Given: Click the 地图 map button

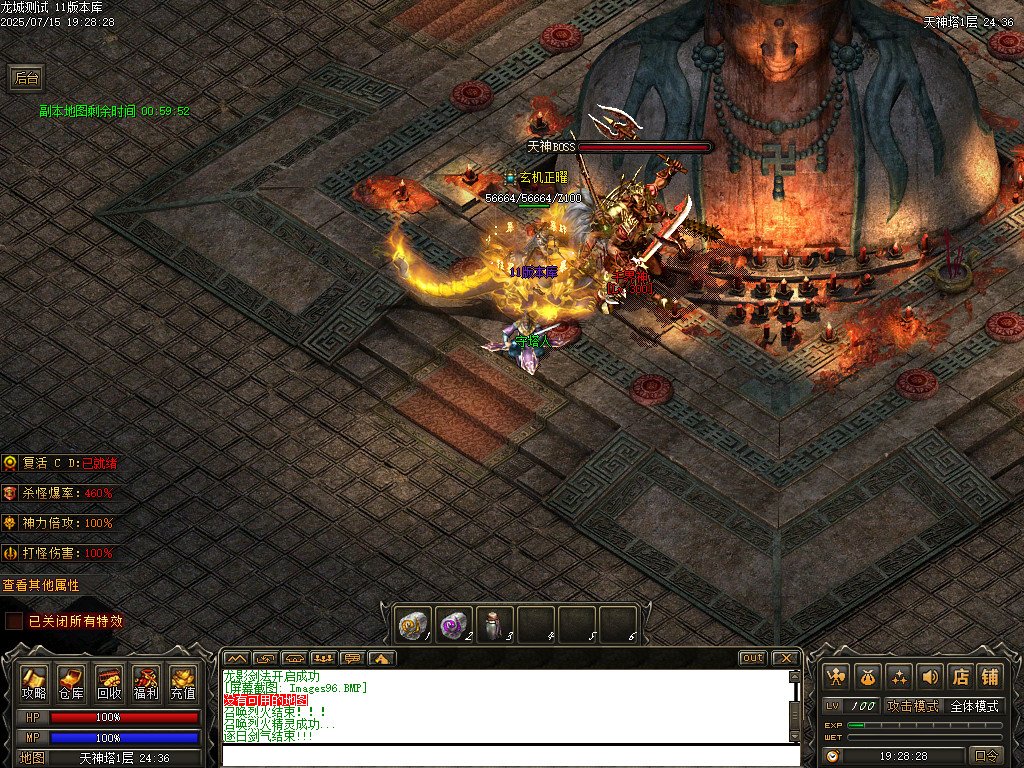Looking at the screenshot, I should click(33, 758).
